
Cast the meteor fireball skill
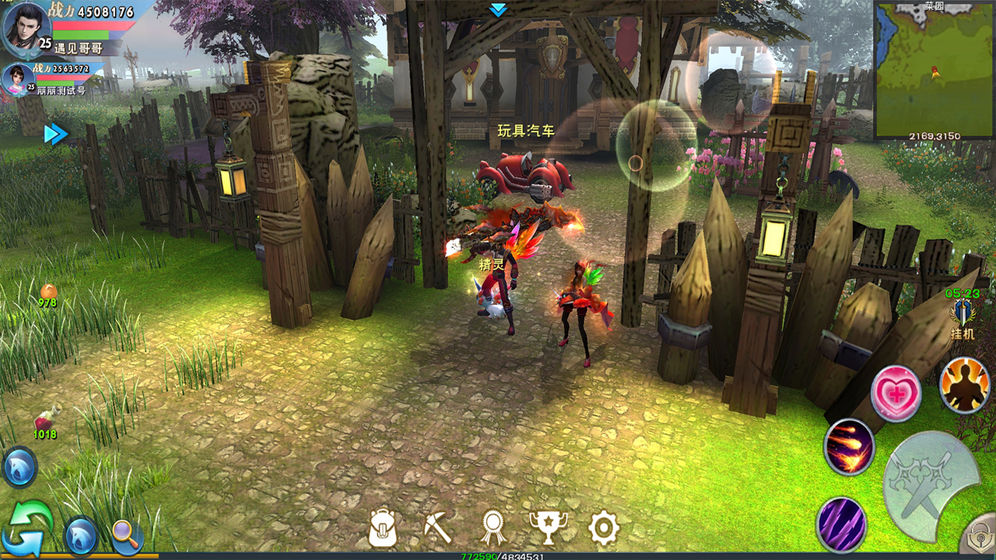849,447
